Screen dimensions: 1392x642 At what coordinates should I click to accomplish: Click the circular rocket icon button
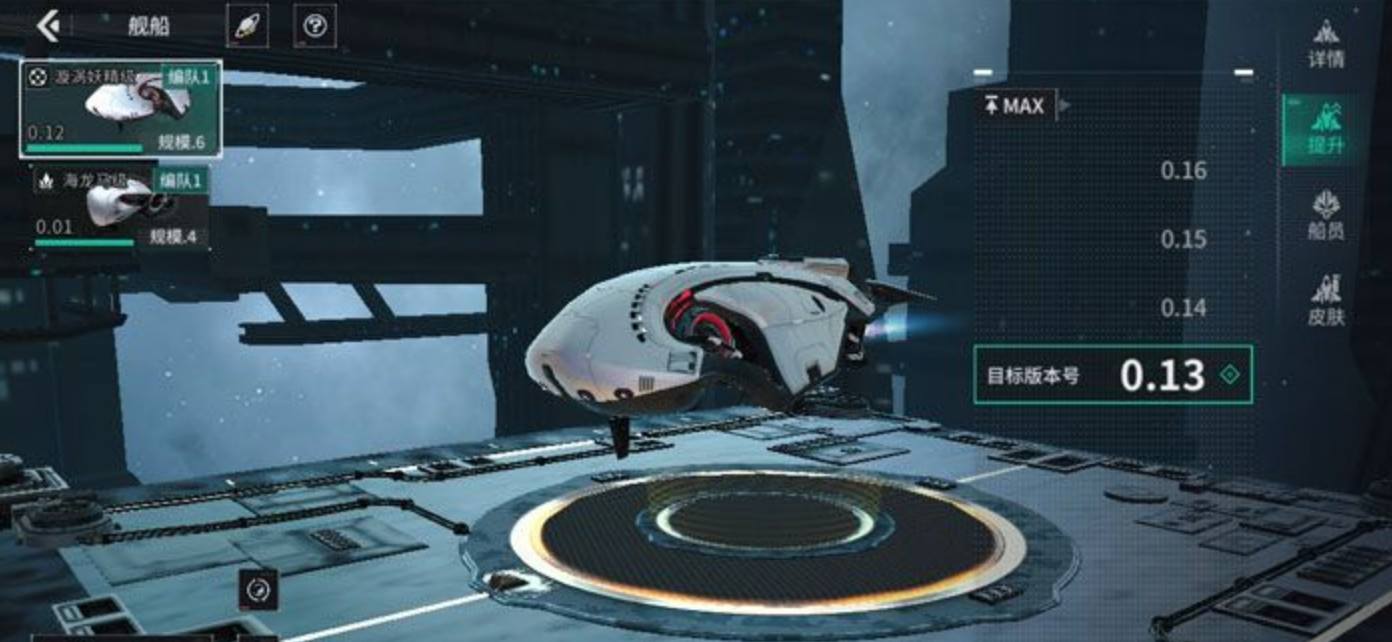pyautogui.click(x=258, y=589)
